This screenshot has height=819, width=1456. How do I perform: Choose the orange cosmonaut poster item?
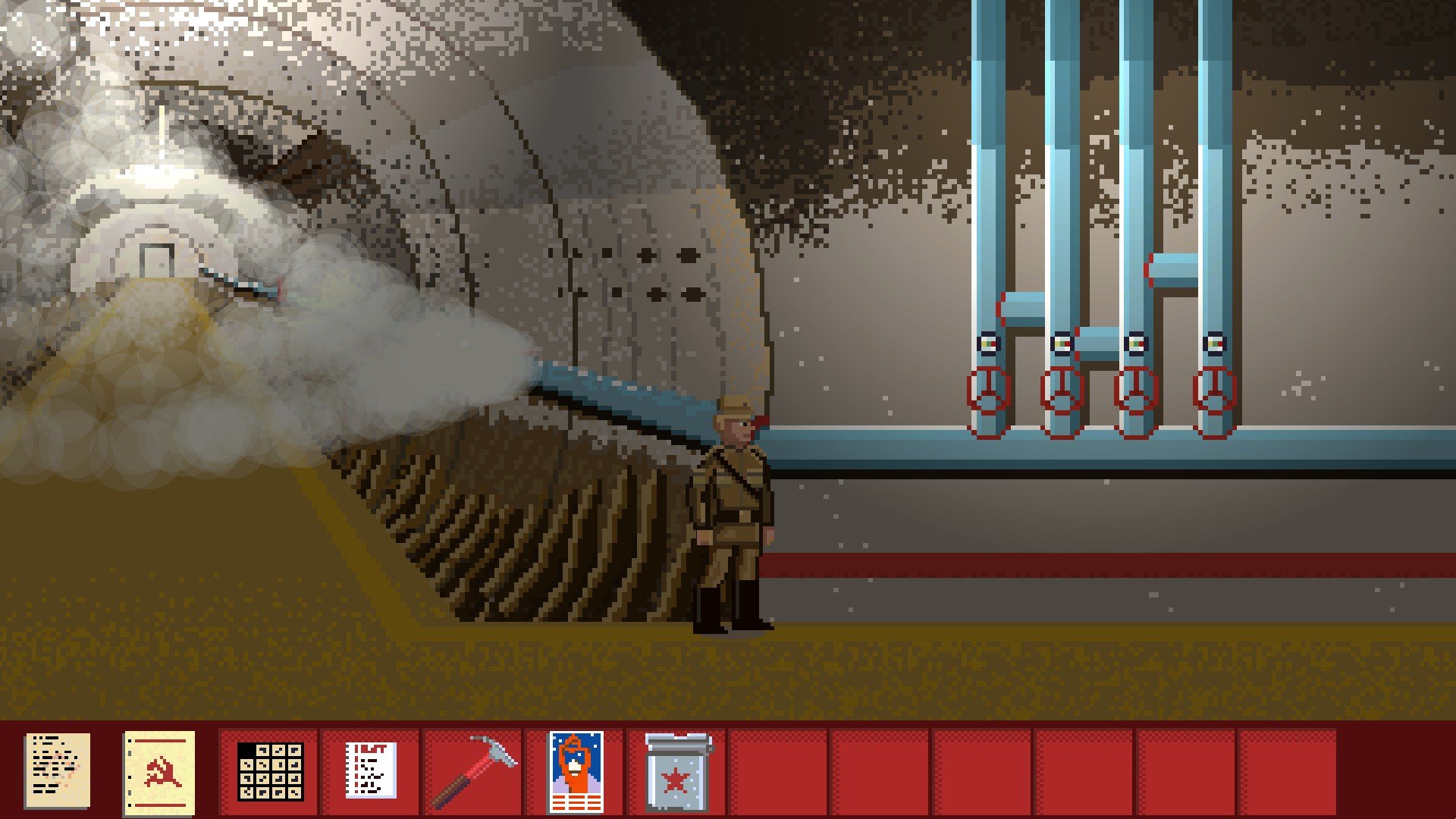(x=576, y=771)
